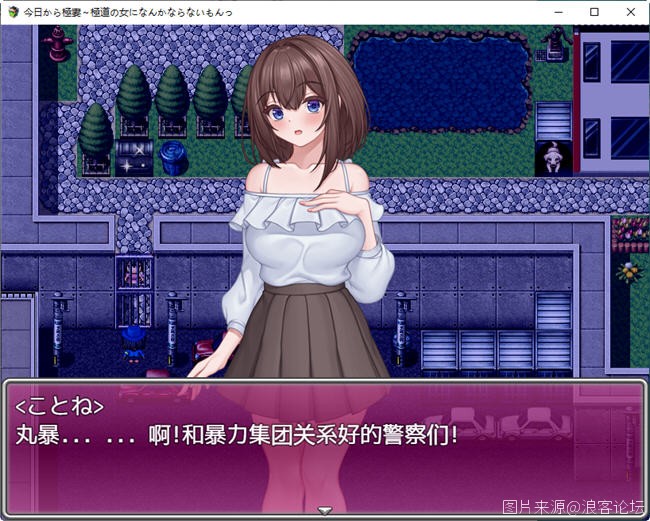Close the game window
The height and width of the screenshot is (521, 650).
pyautogui.click(x=630, y=12)
